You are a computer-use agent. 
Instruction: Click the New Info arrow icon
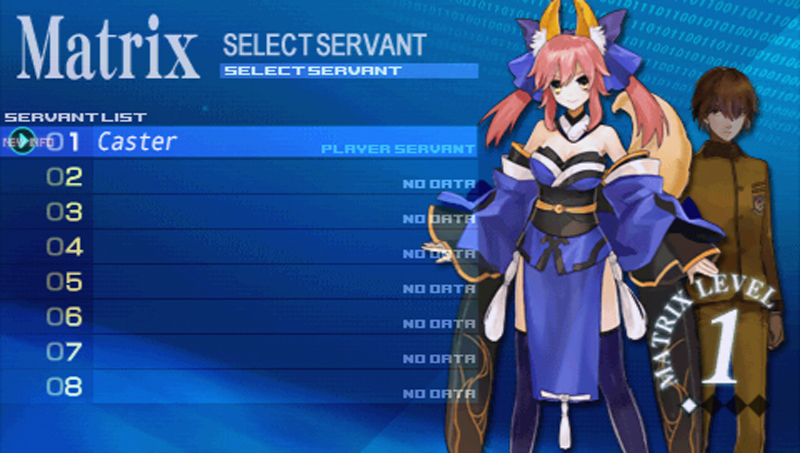click(22, 142)
